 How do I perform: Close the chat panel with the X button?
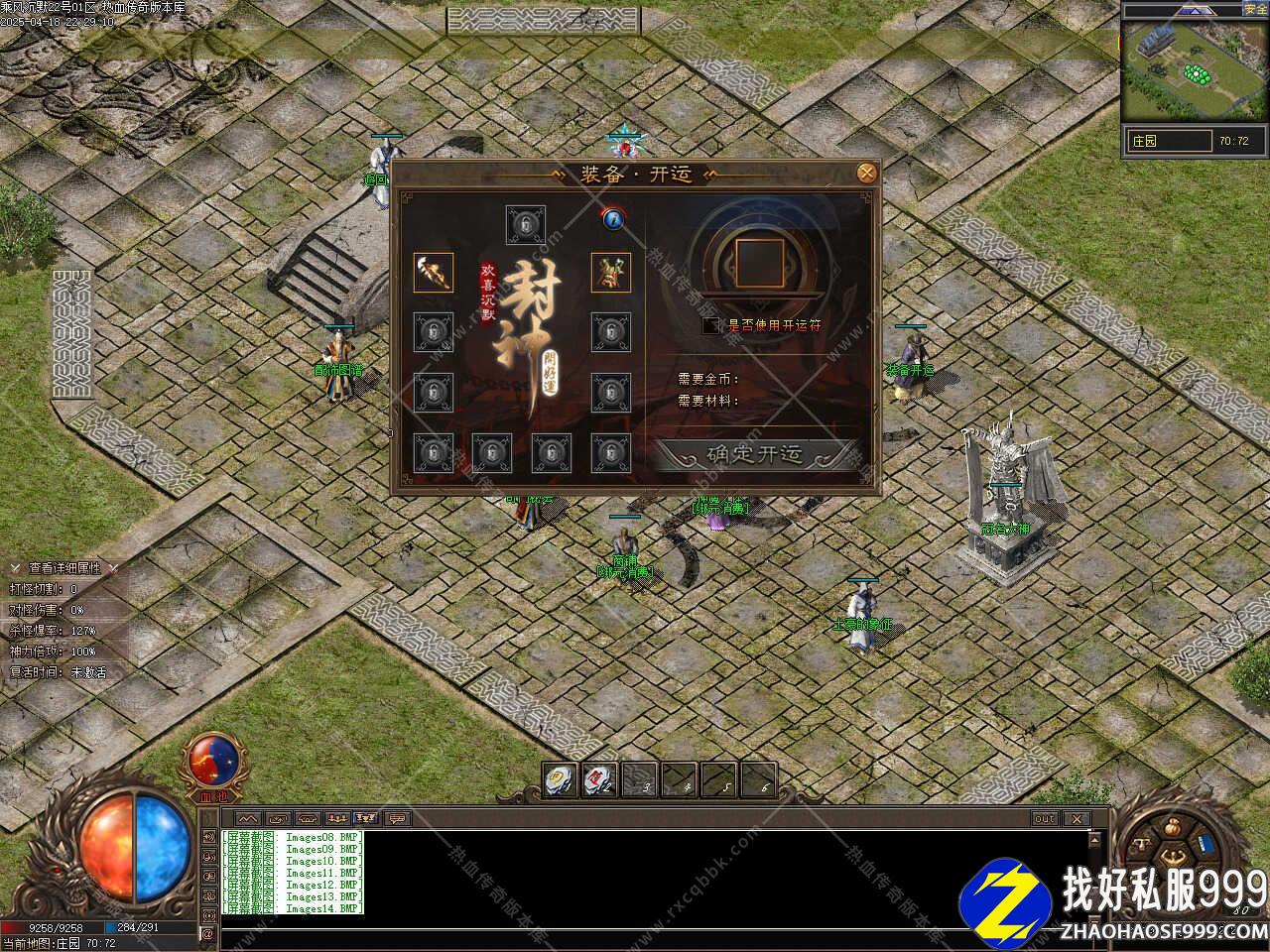tap(1076, 819)
